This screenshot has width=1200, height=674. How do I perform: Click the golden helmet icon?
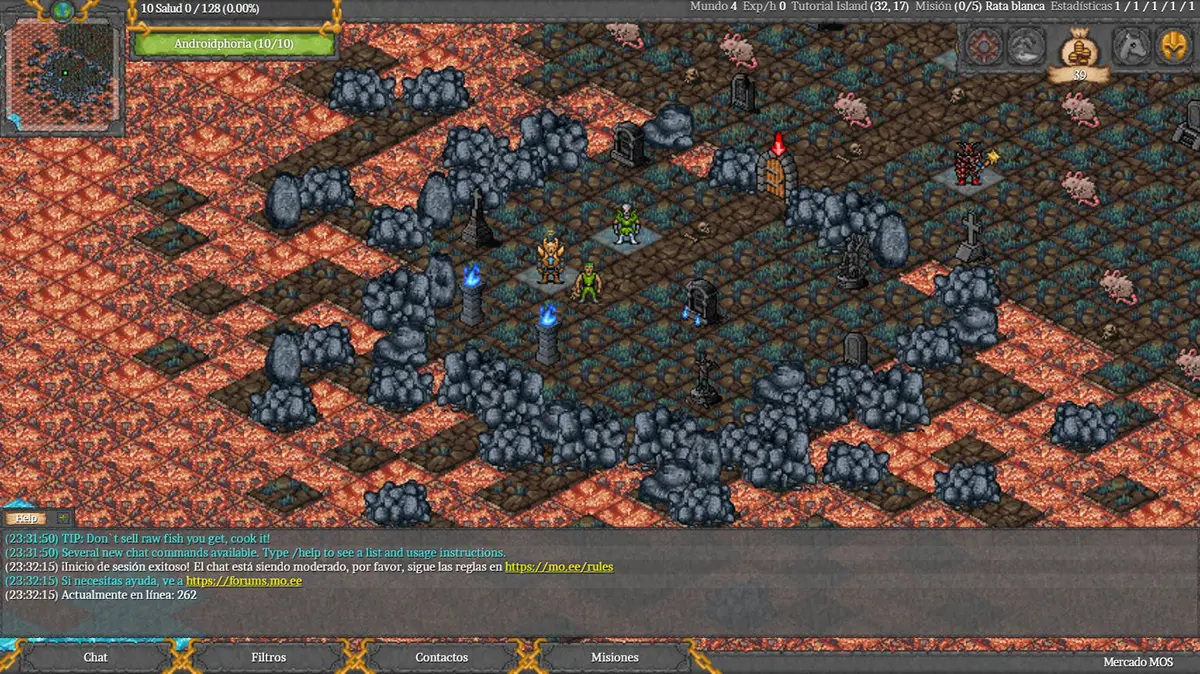pos(1173,46)
